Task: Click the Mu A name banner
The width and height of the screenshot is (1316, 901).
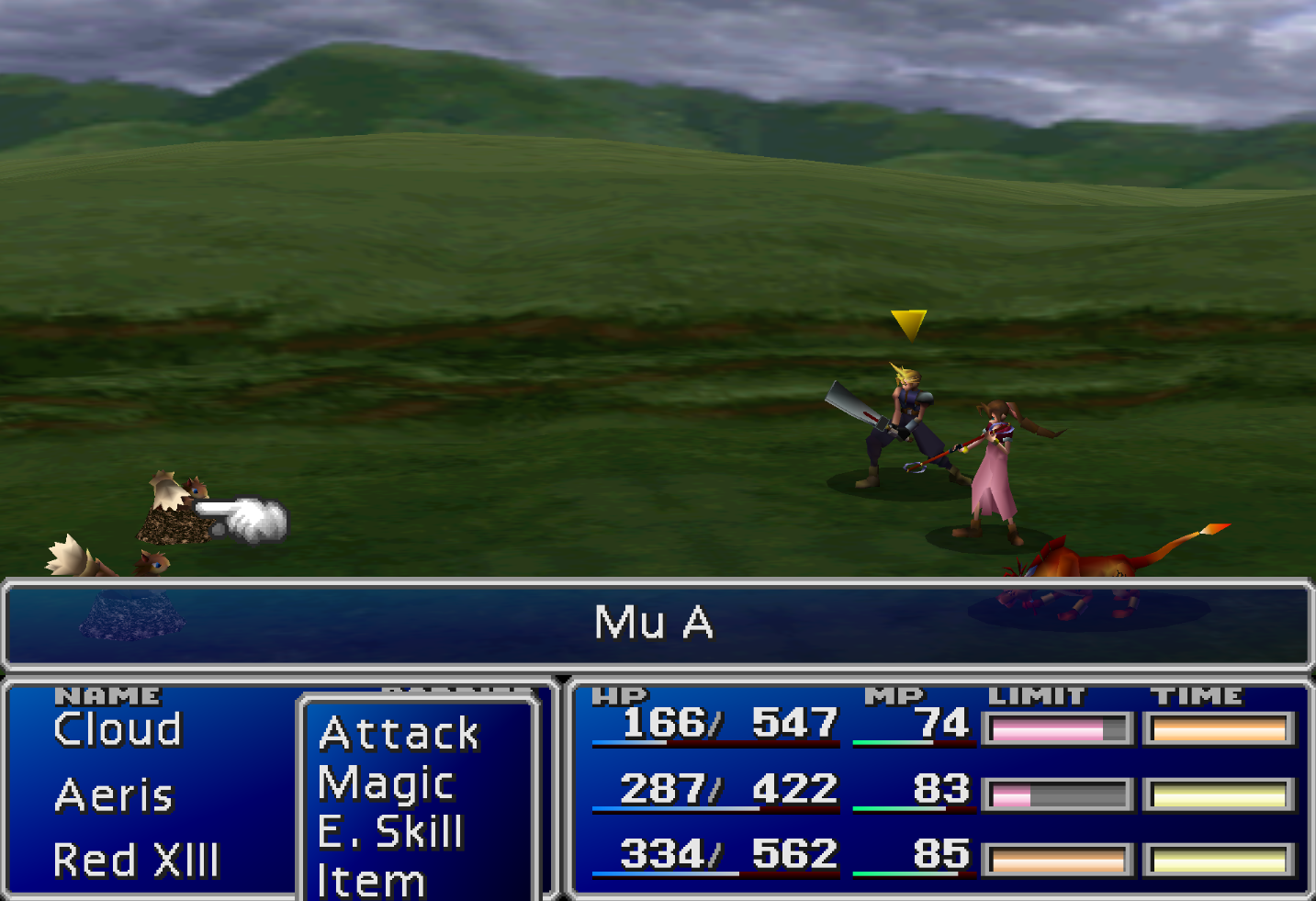Action: (655, 623)
